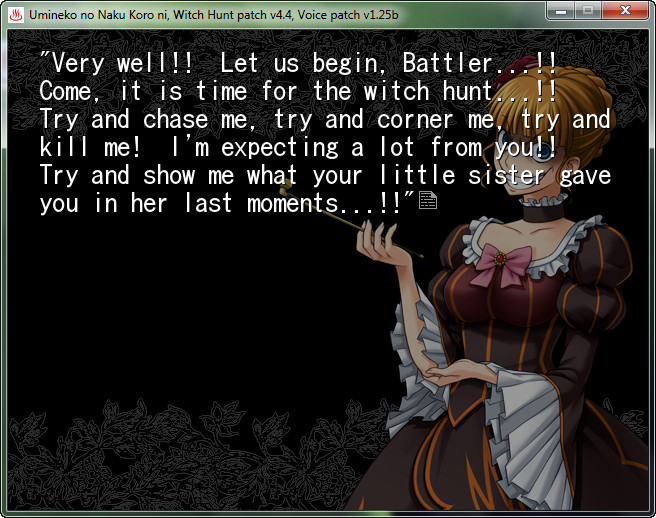
Task: Close the Umineko game window
Action: coord(625,10)
